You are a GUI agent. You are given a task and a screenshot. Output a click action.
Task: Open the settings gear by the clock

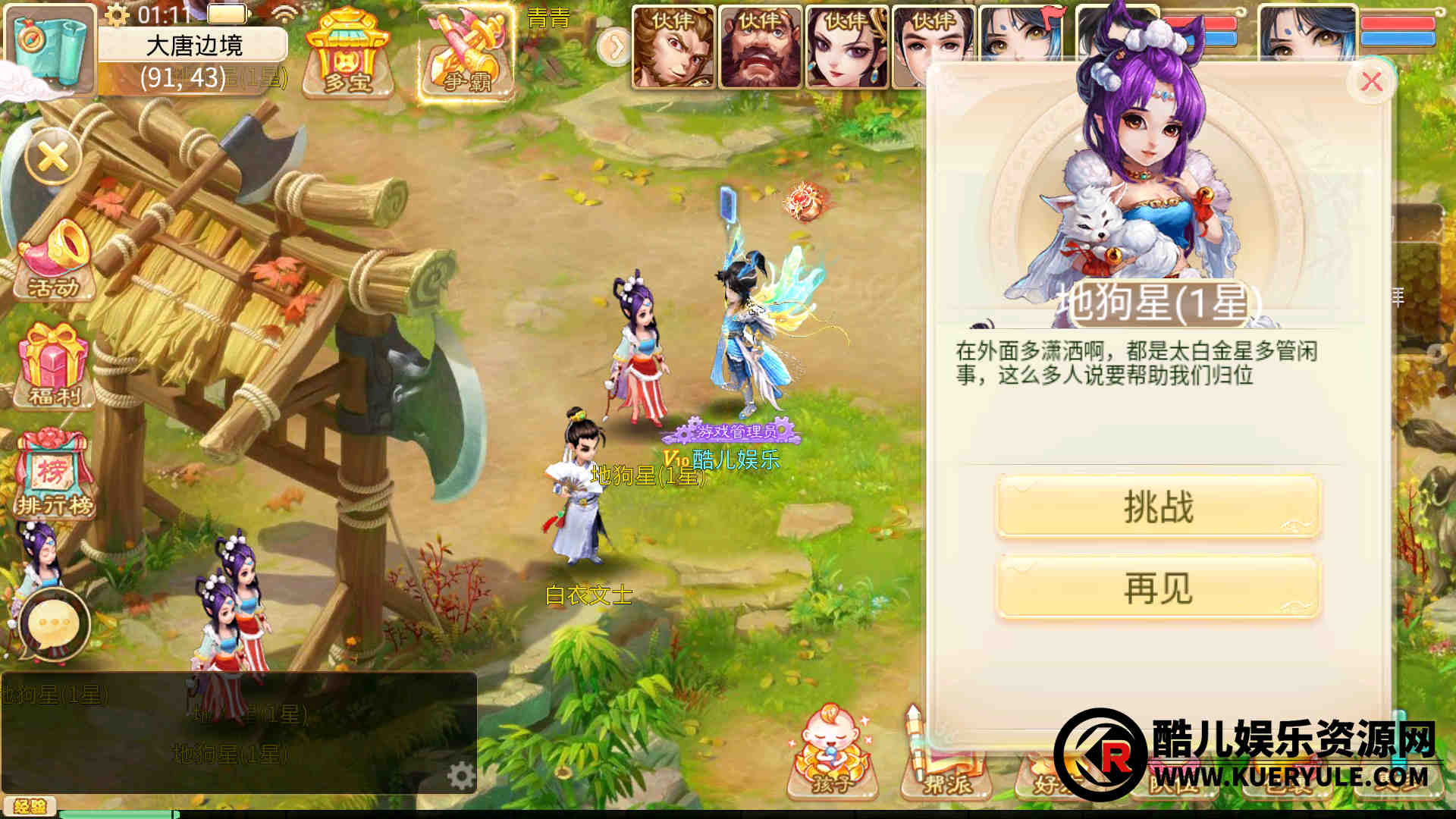click(x=117, y=14)
